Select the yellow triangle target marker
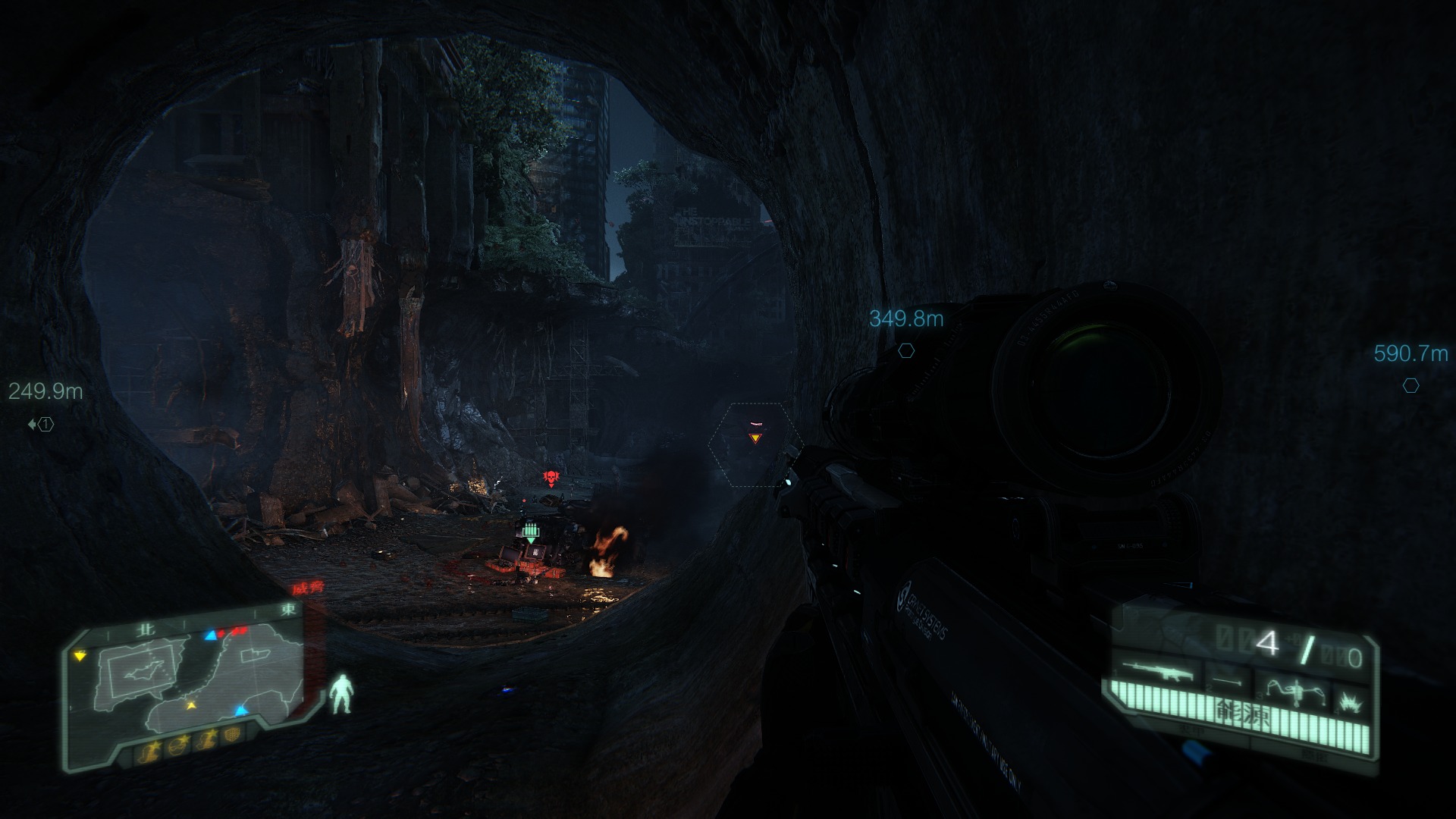 [x=754, y=438]
